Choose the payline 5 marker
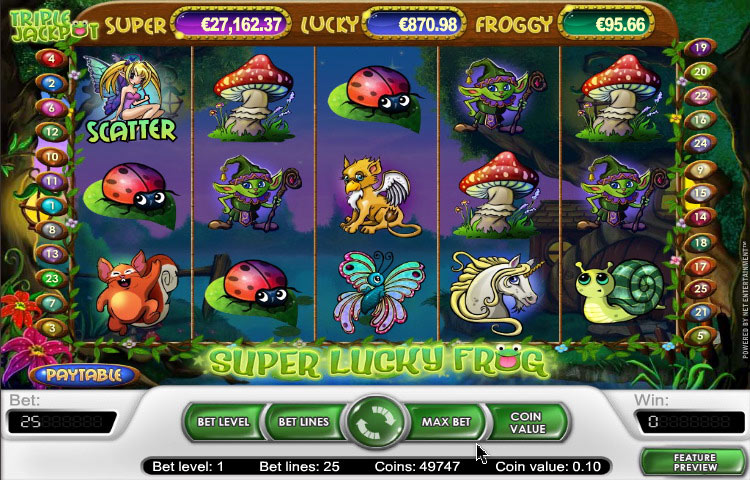 (x=699, y=337)
